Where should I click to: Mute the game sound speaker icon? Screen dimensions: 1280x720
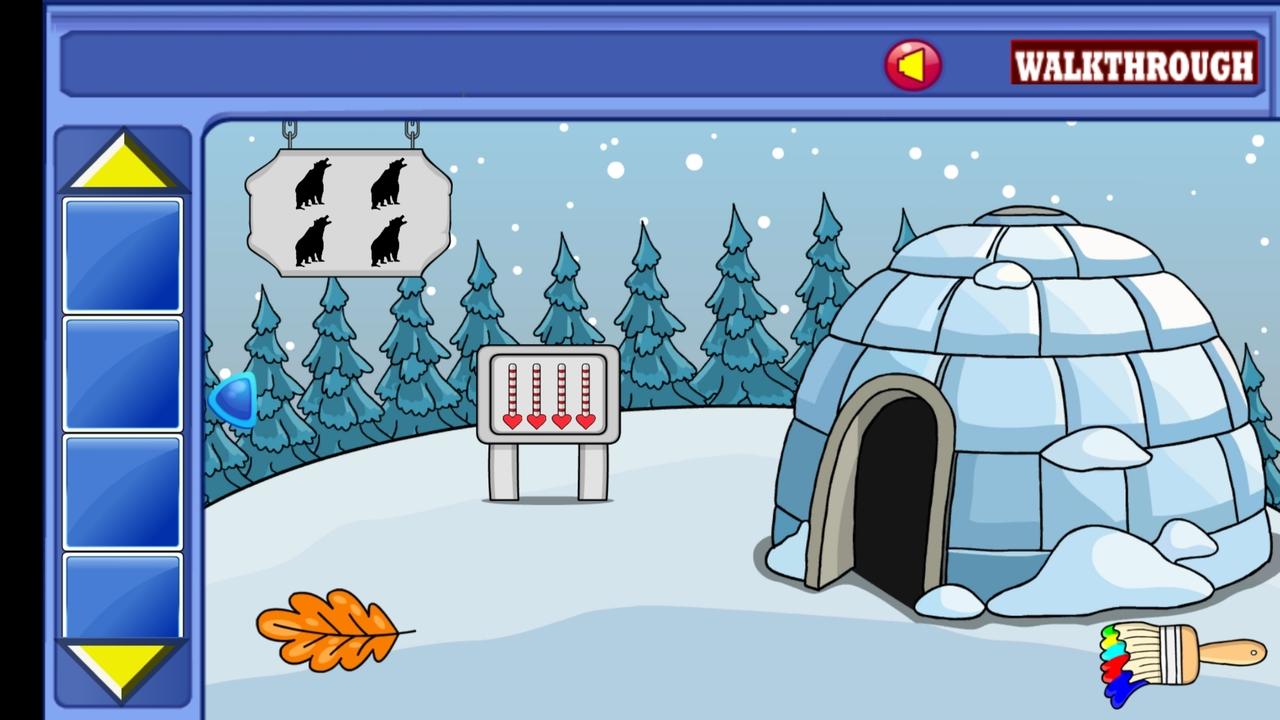click(913, 64)
